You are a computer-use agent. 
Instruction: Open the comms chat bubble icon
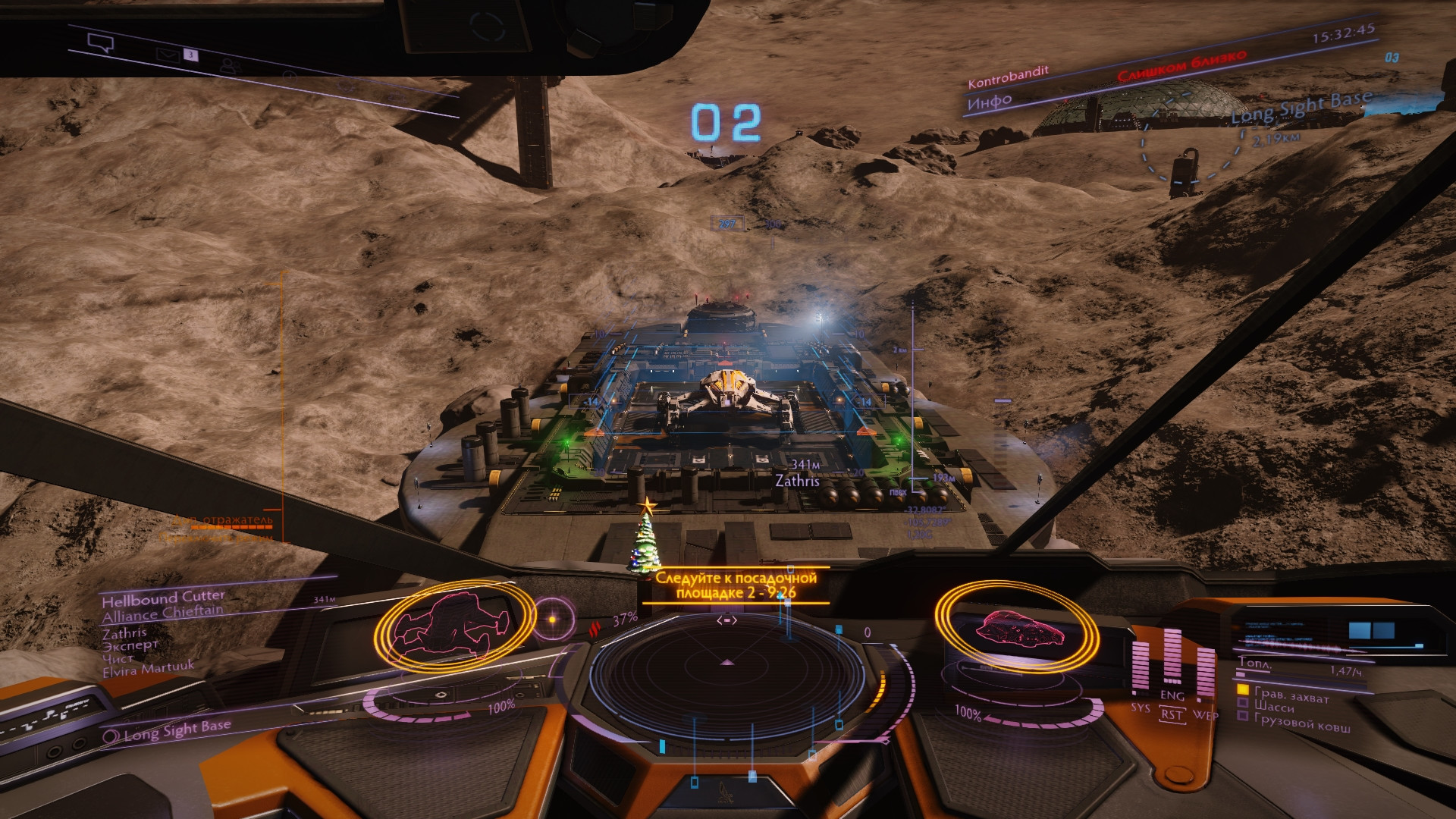point(100,42)
